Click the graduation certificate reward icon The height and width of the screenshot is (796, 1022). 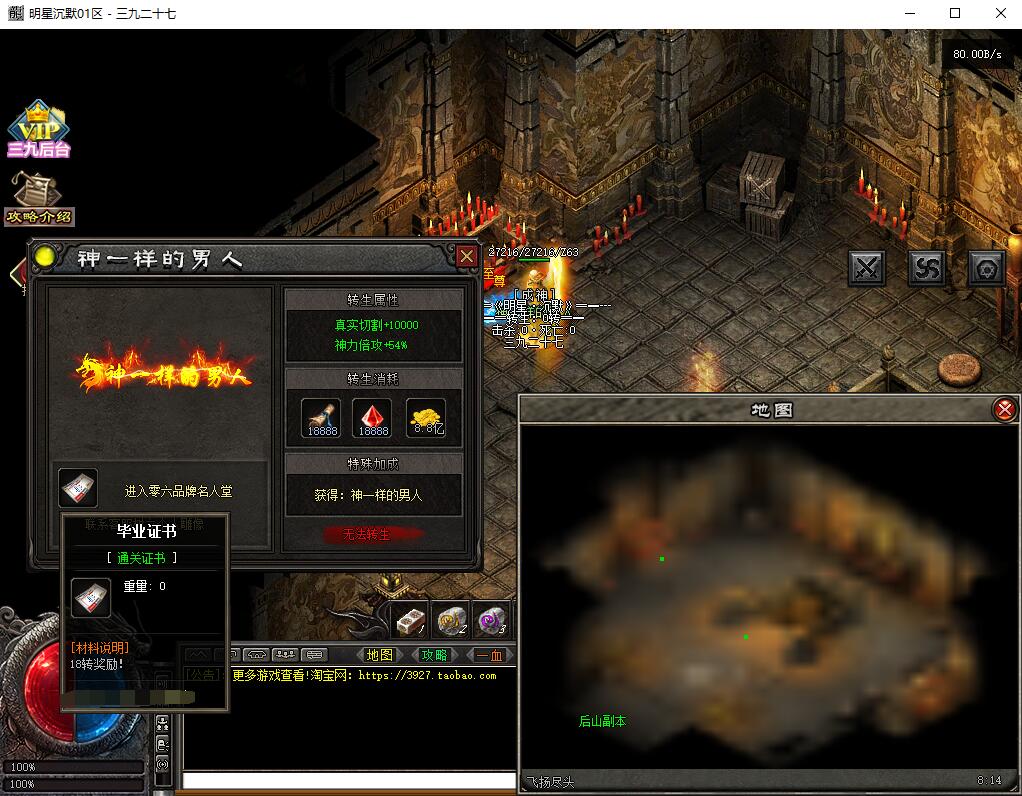[x=78, y=488]
